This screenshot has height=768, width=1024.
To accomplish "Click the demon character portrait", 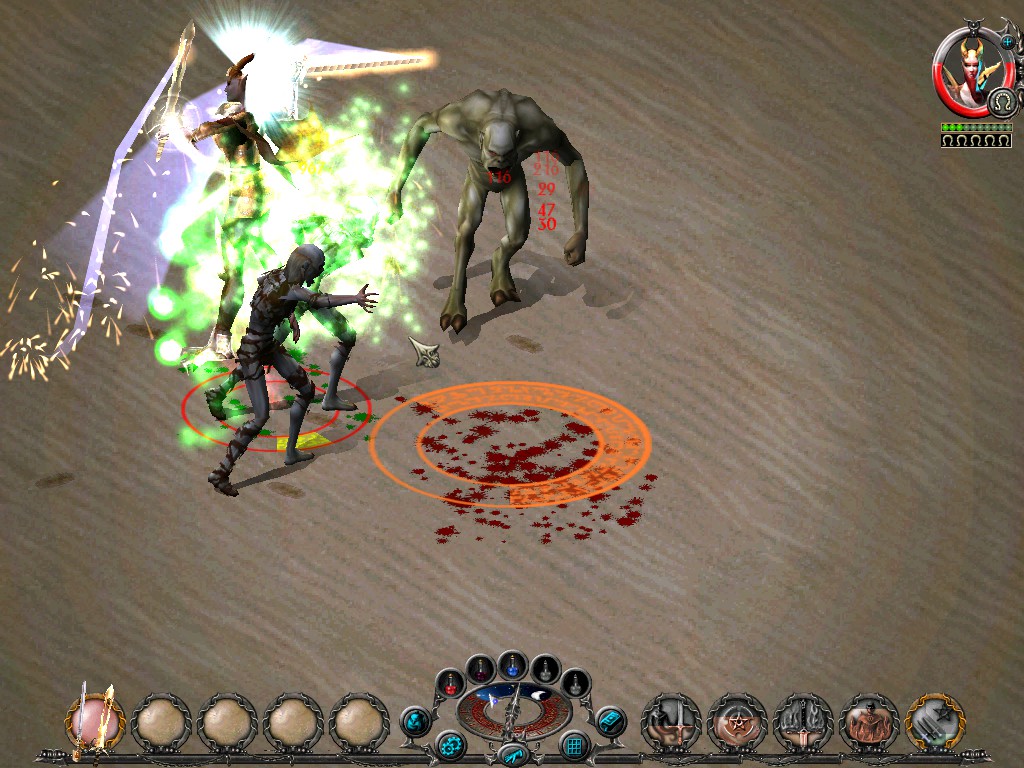I will click(971, 68).
